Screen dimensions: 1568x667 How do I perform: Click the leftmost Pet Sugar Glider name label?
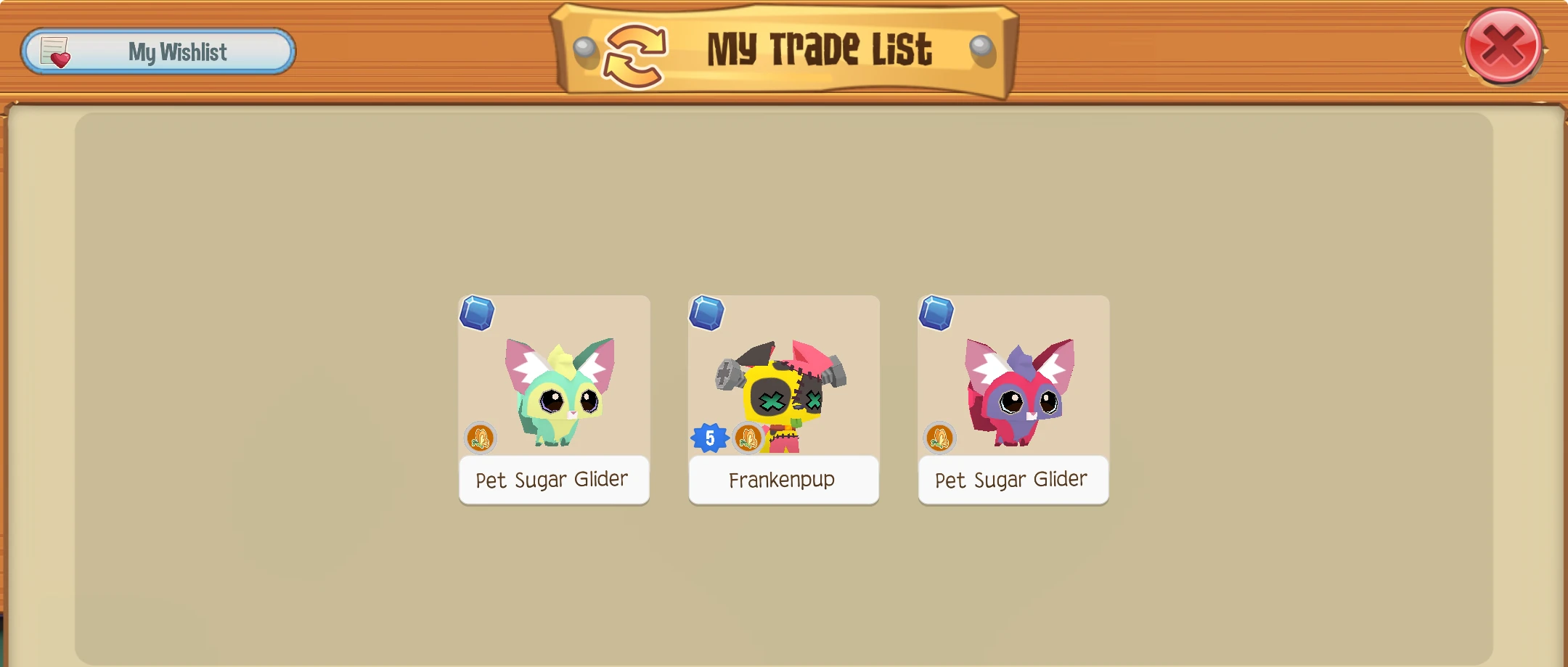[x=554, y=480]
